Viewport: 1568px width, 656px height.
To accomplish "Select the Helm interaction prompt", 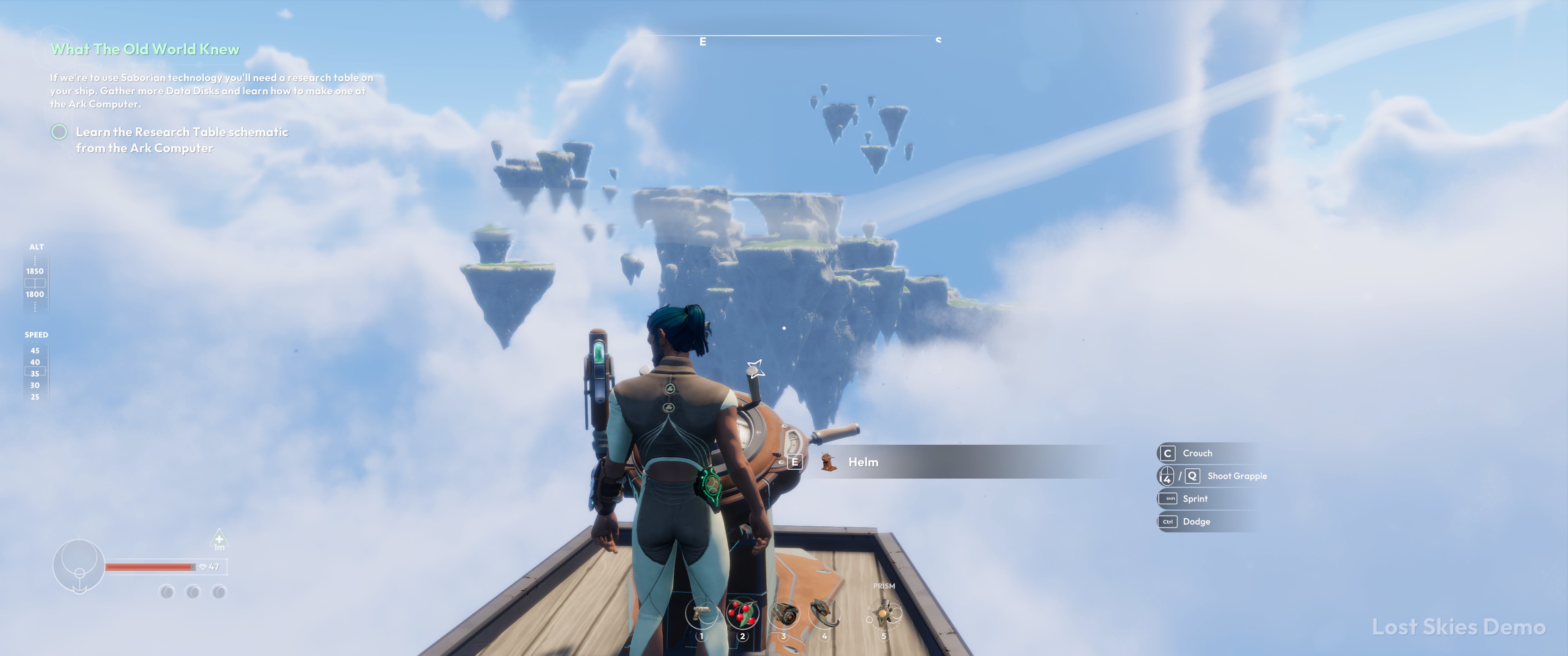I will pos(862,462).
